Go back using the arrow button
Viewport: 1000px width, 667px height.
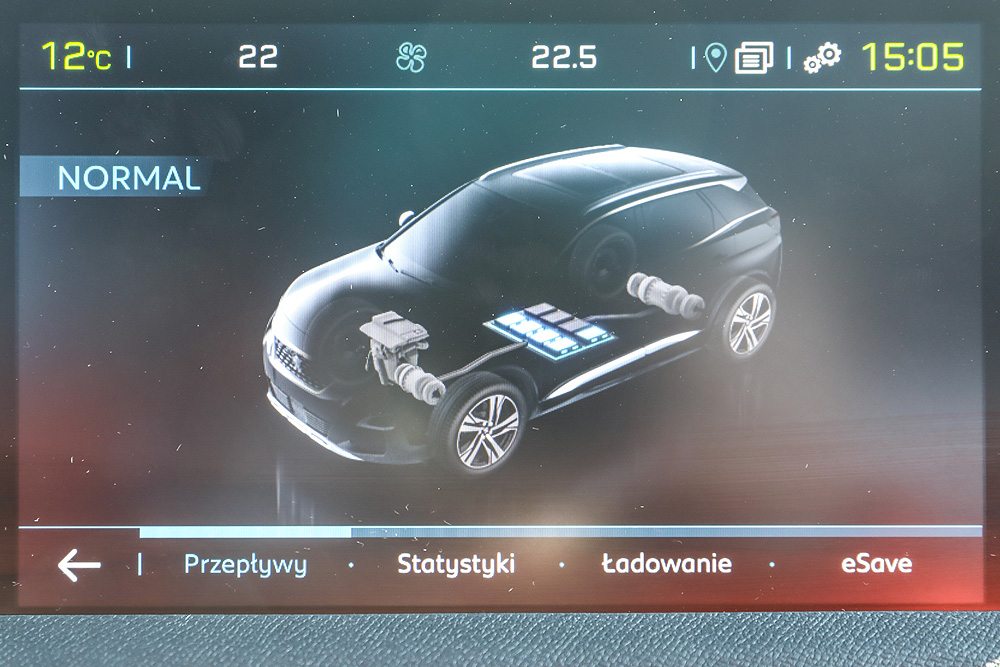(79, 565)
